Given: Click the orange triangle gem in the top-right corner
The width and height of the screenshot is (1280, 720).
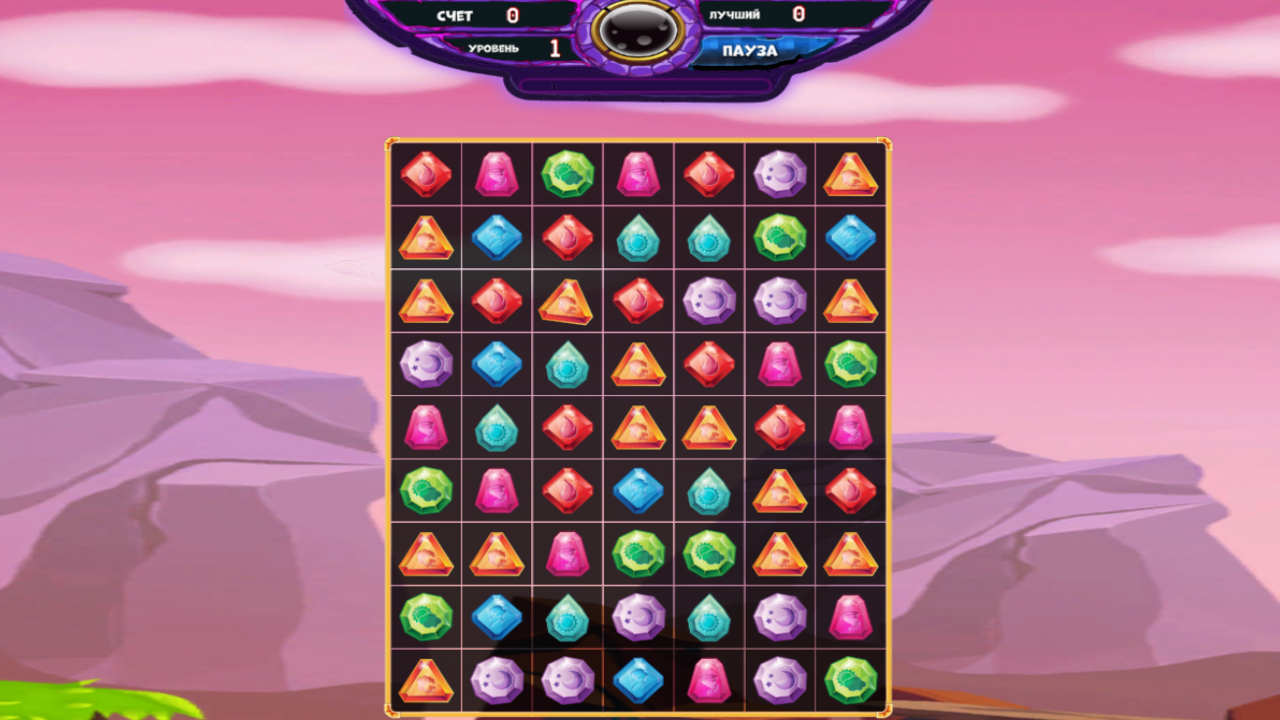Looking at the screenshot, I should (851, 175).
